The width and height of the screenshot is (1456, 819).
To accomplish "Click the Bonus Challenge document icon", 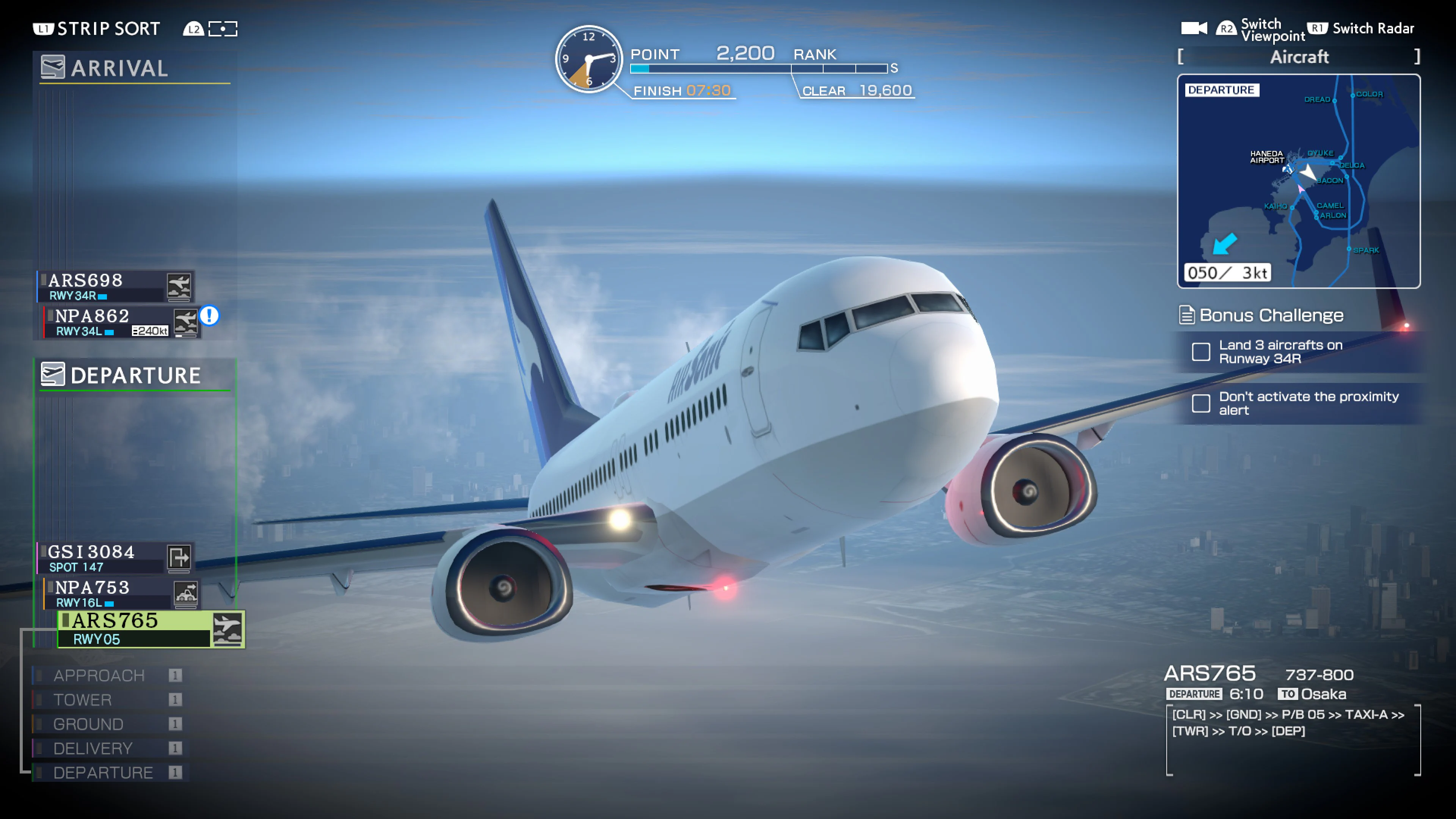I will [x=1188, y=315].
